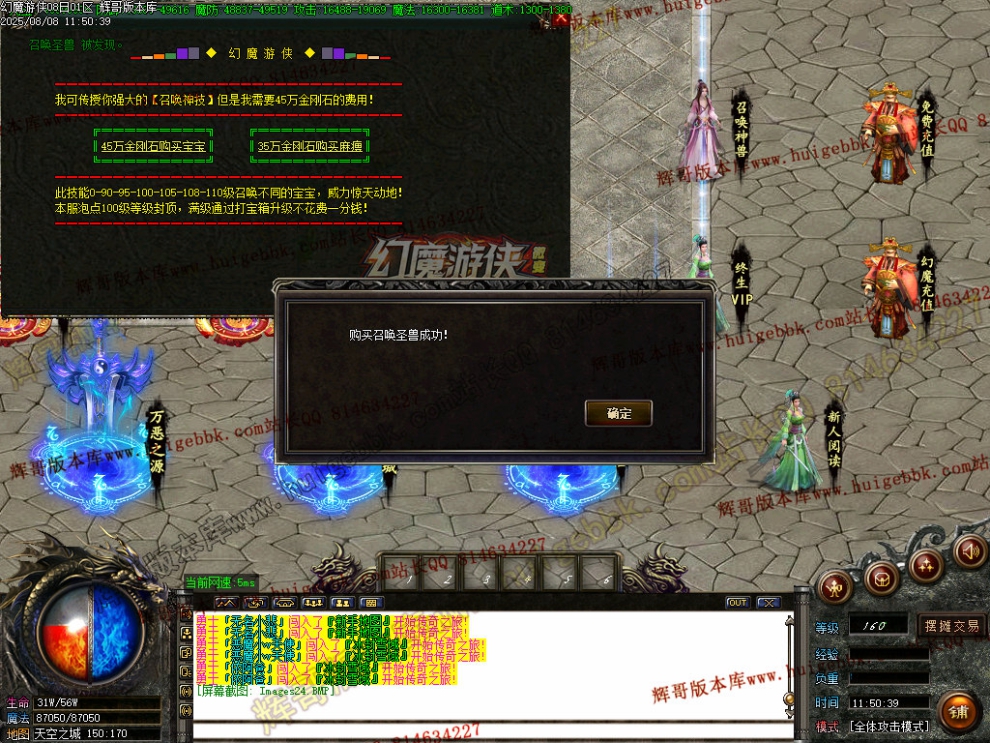Viewport: 990px width, 743px height.
Task: Select hotbar slot number 1
Action: click(400, 573)
